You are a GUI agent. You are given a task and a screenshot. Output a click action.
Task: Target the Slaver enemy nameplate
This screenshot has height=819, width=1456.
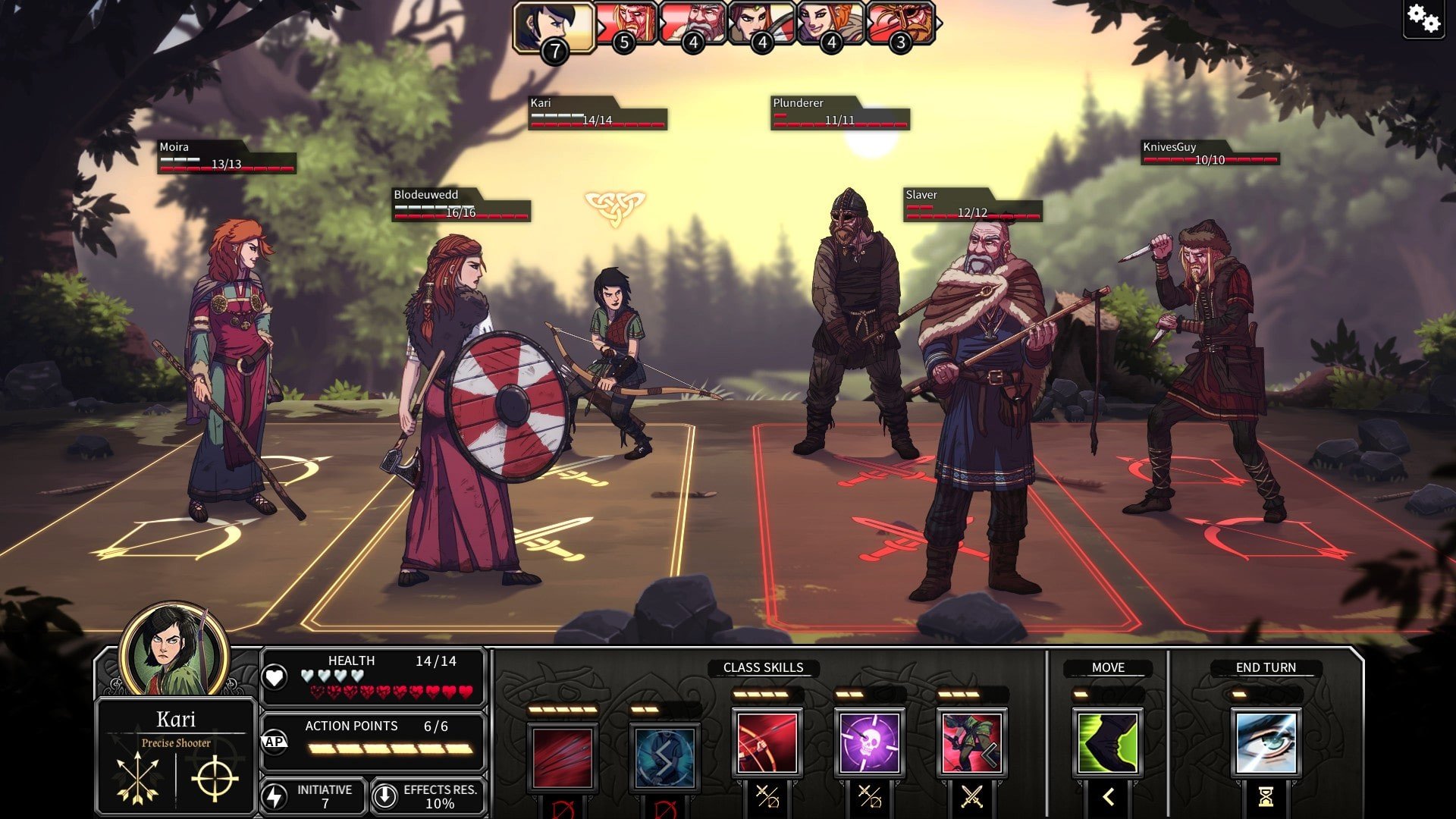click(x=972, y=205)
